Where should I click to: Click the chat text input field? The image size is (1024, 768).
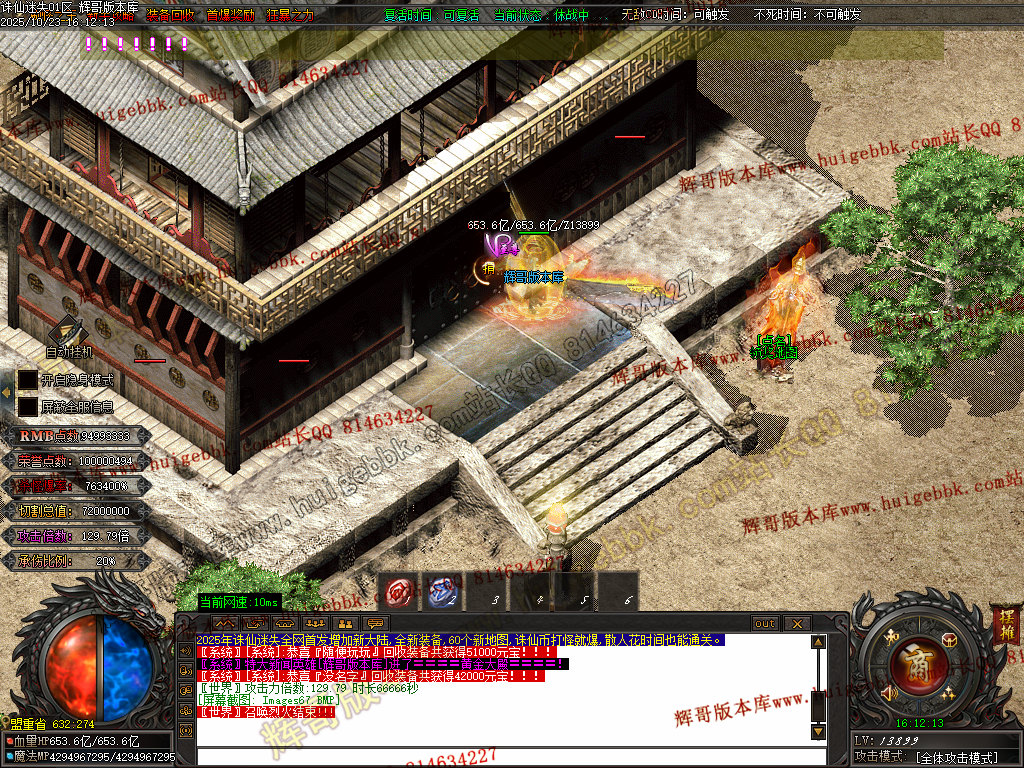500,757
